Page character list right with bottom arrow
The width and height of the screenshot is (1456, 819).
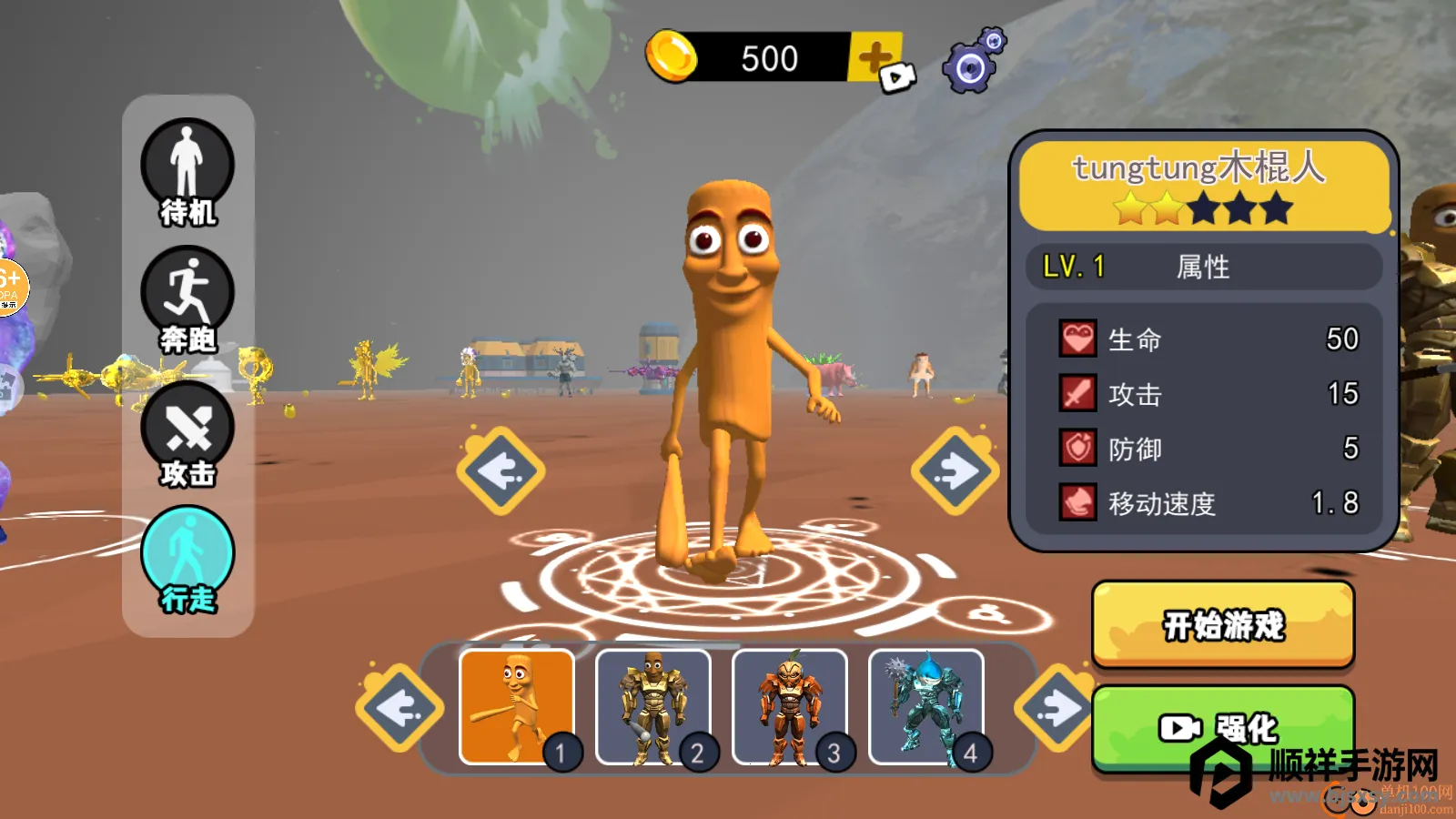[1056, 708]
